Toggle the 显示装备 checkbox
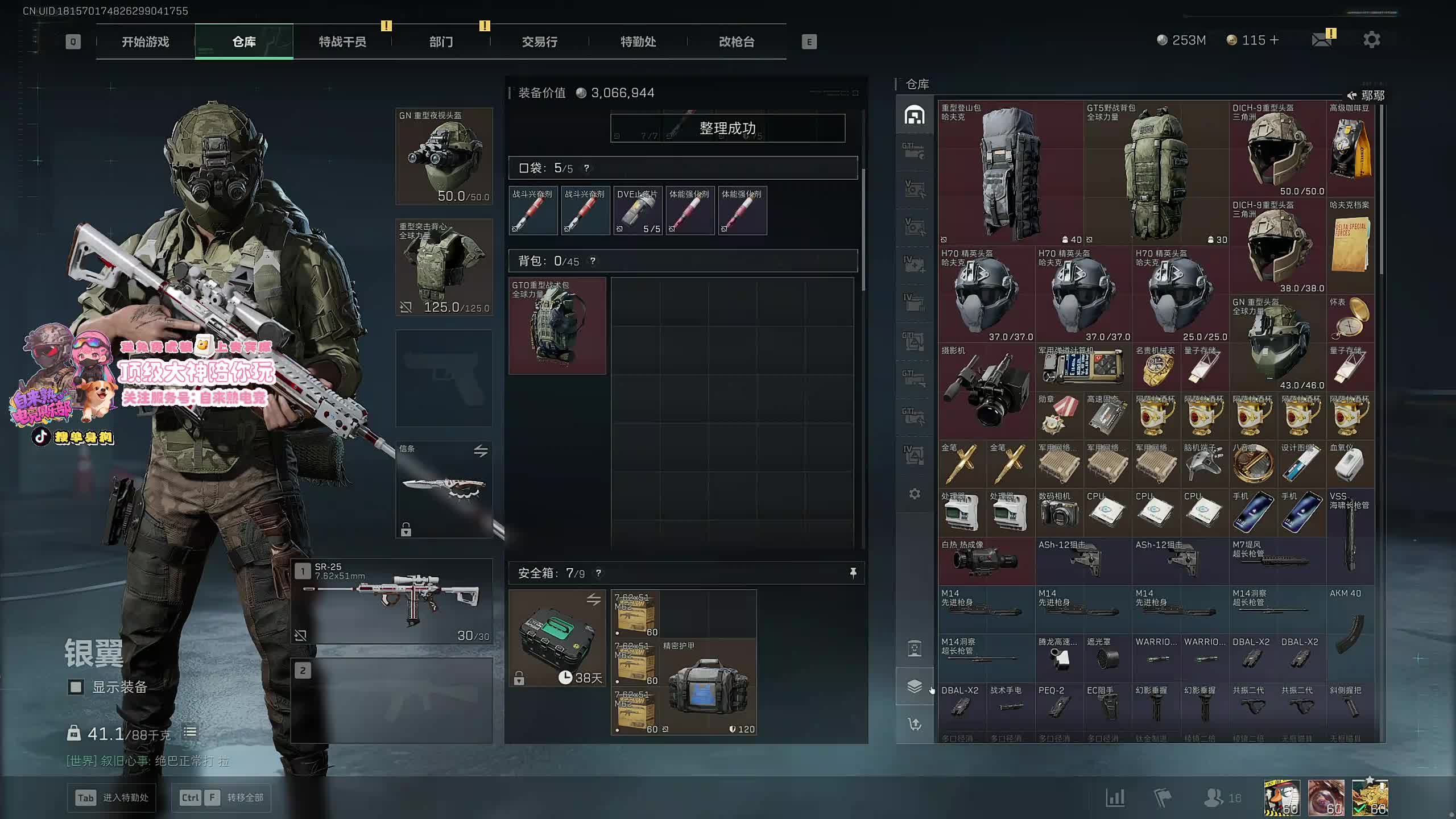 pos(76,687)
